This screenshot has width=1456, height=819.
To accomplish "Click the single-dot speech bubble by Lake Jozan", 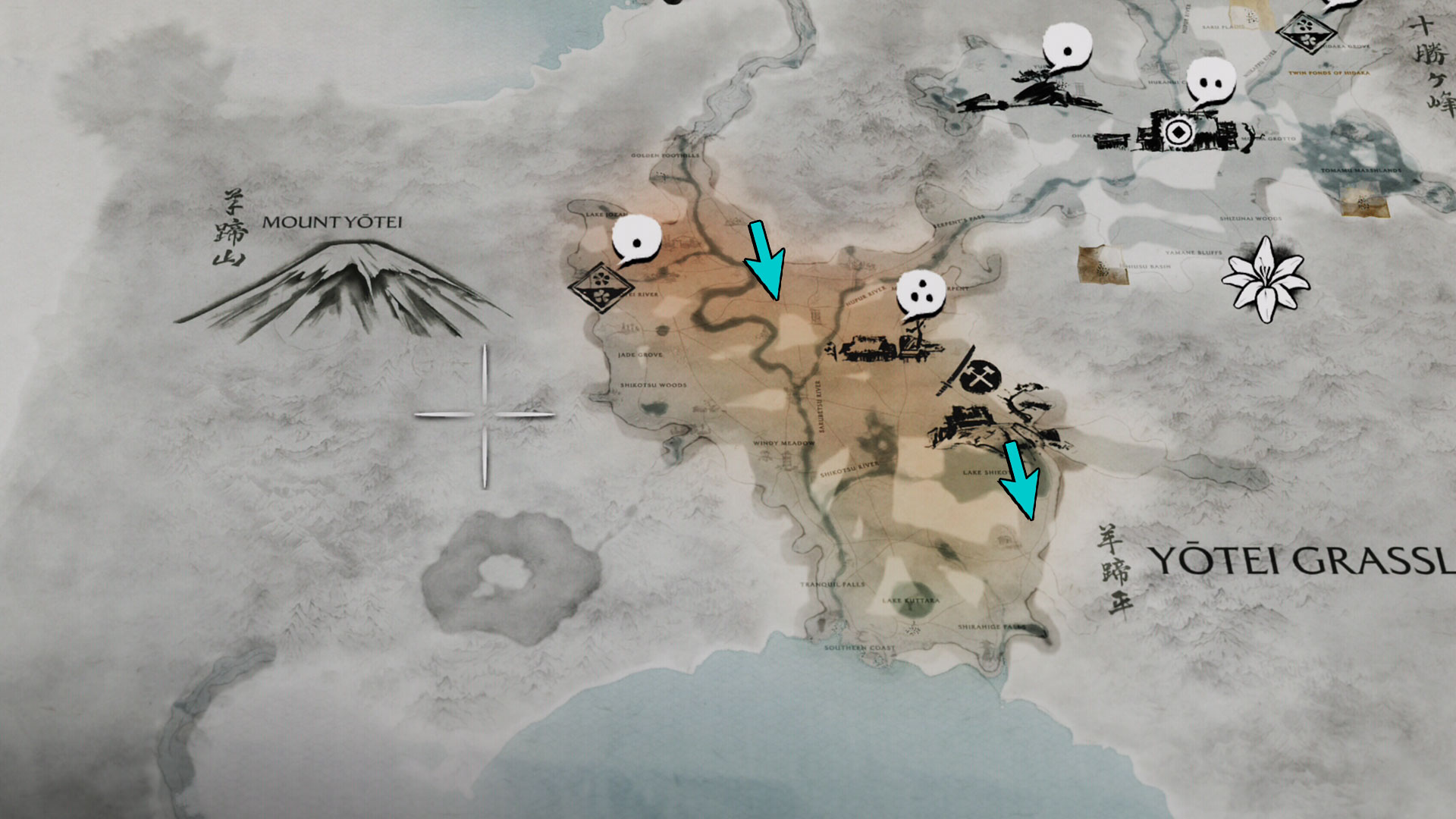I will [x=636, y=240].
